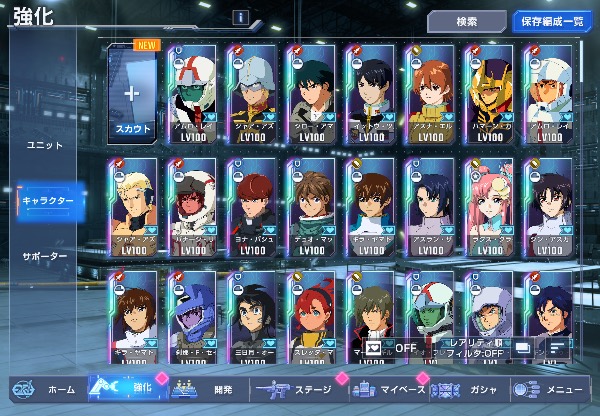Click the info icon beside the title
Image resolution: width=600 pixels, height=416 pixels.
[240, 17]
